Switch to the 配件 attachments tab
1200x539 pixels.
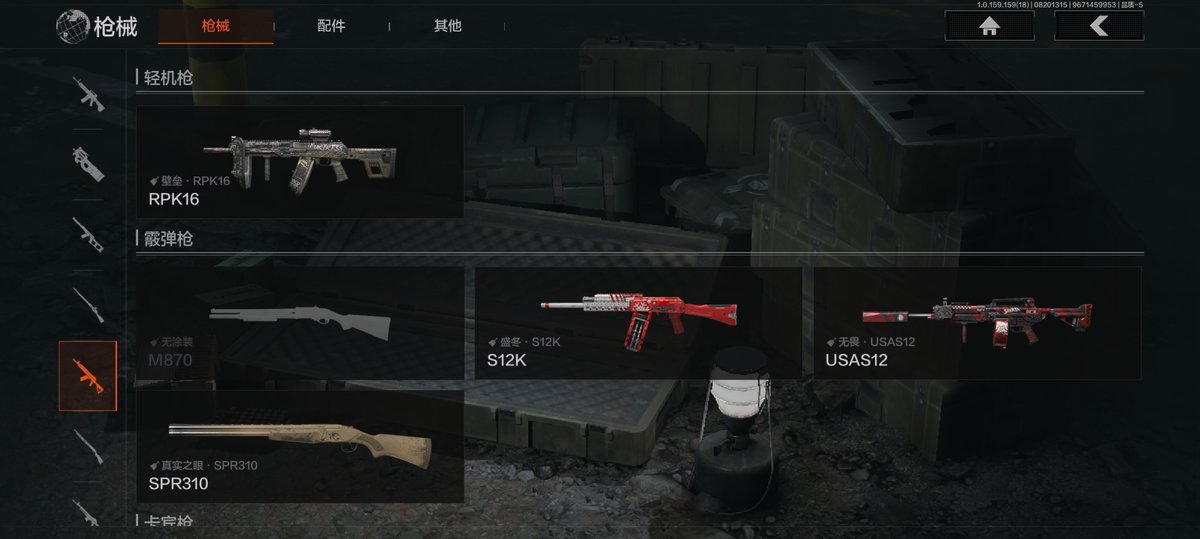(331, 26)
